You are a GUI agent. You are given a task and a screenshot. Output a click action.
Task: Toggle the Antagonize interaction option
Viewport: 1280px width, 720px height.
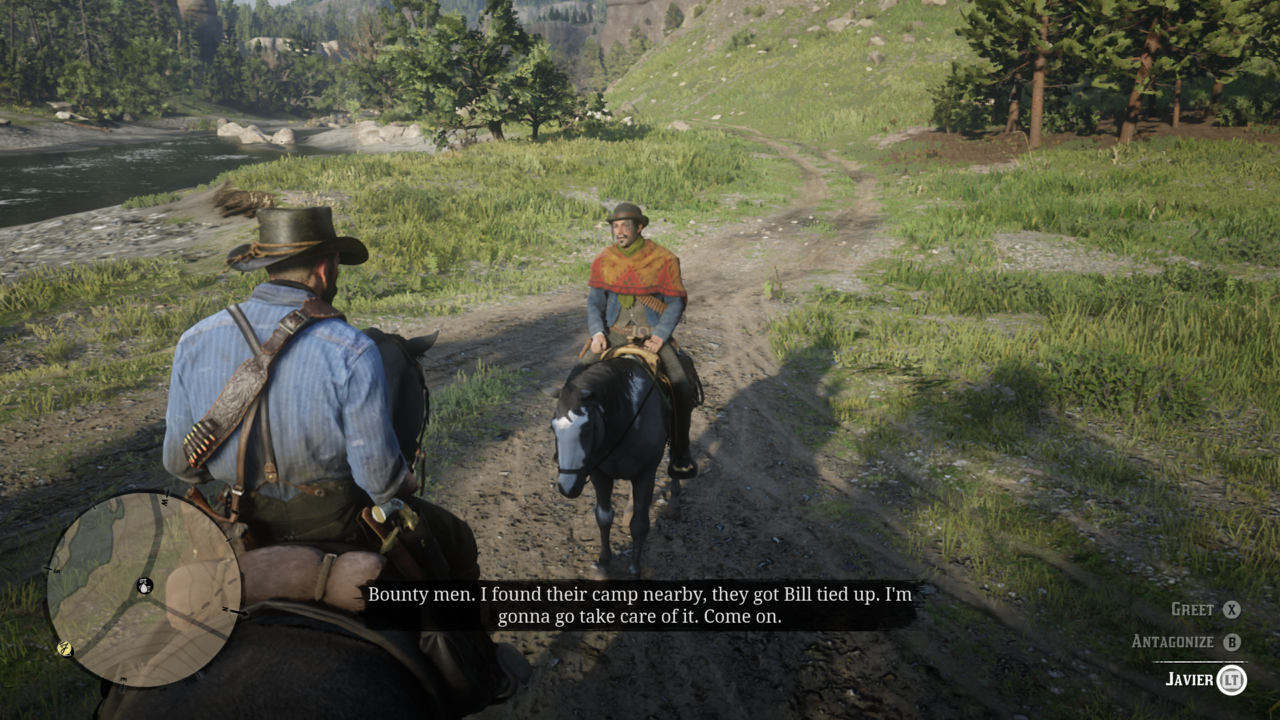click(x=1173, y=640)
